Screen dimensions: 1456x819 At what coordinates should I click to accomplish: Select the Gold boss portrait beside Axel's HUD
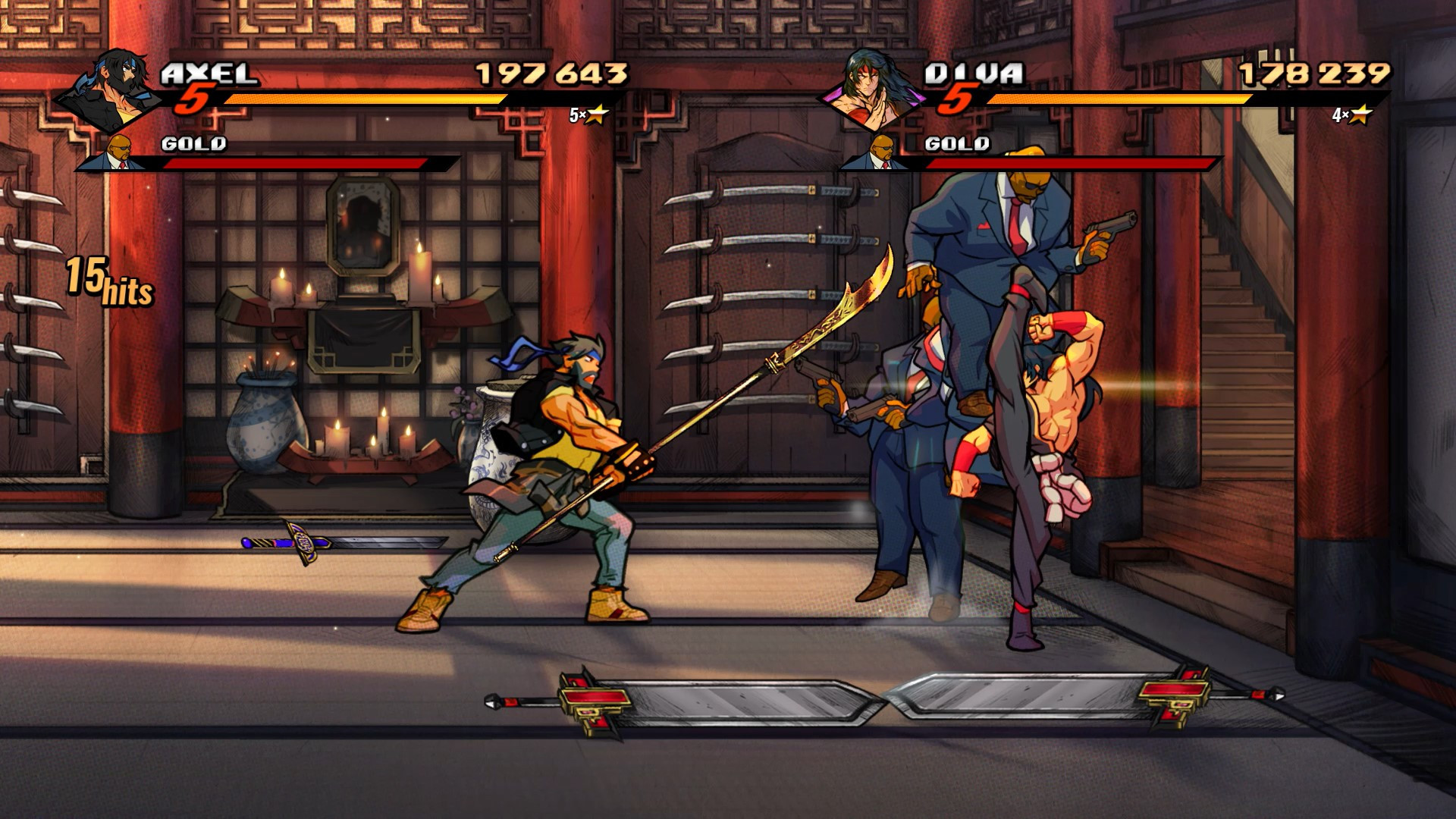click(121, 148)
